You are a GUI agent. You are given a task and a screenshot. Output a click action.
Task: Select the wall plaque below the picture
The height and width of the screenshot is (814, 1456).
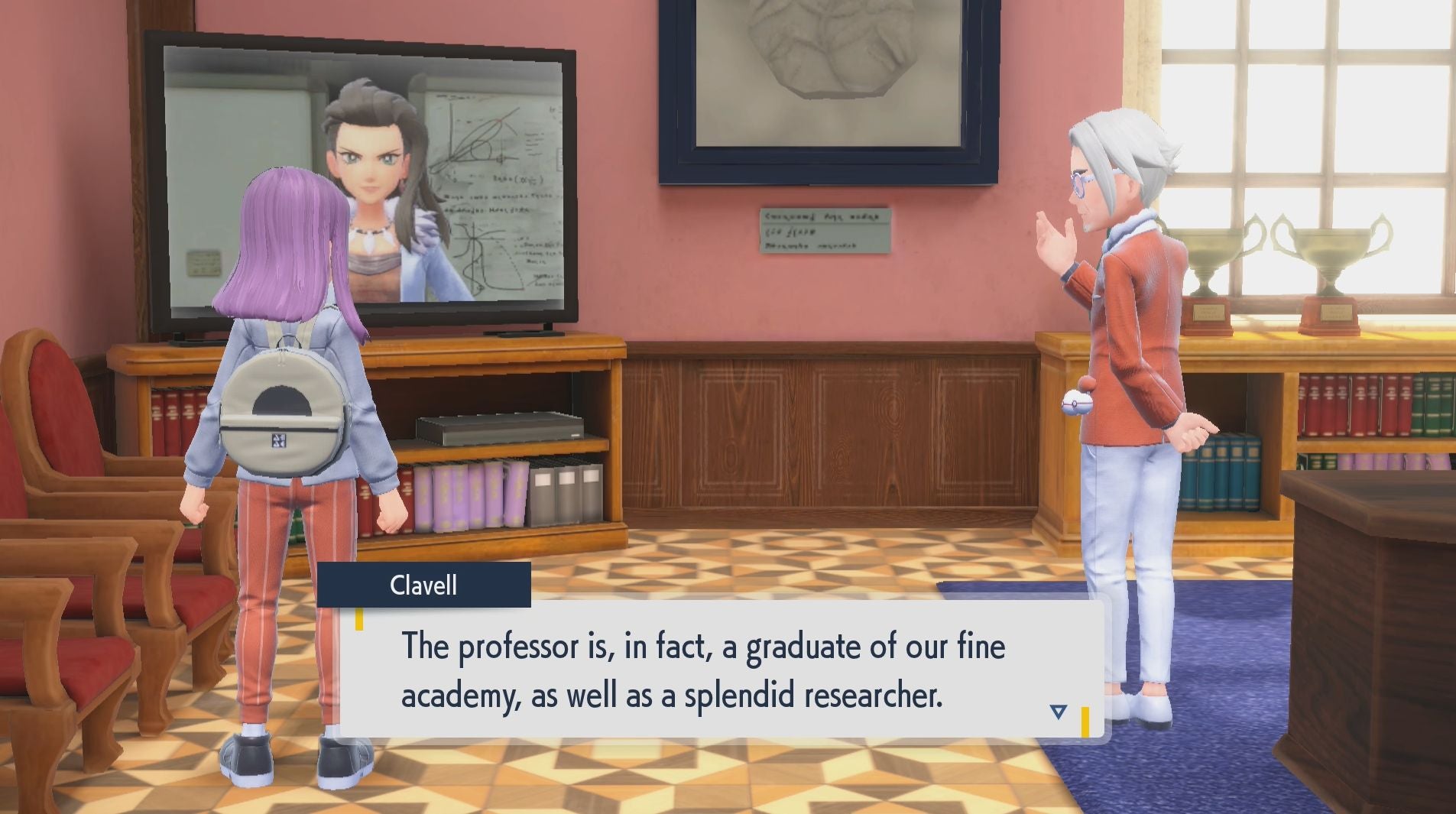point(825,229)
